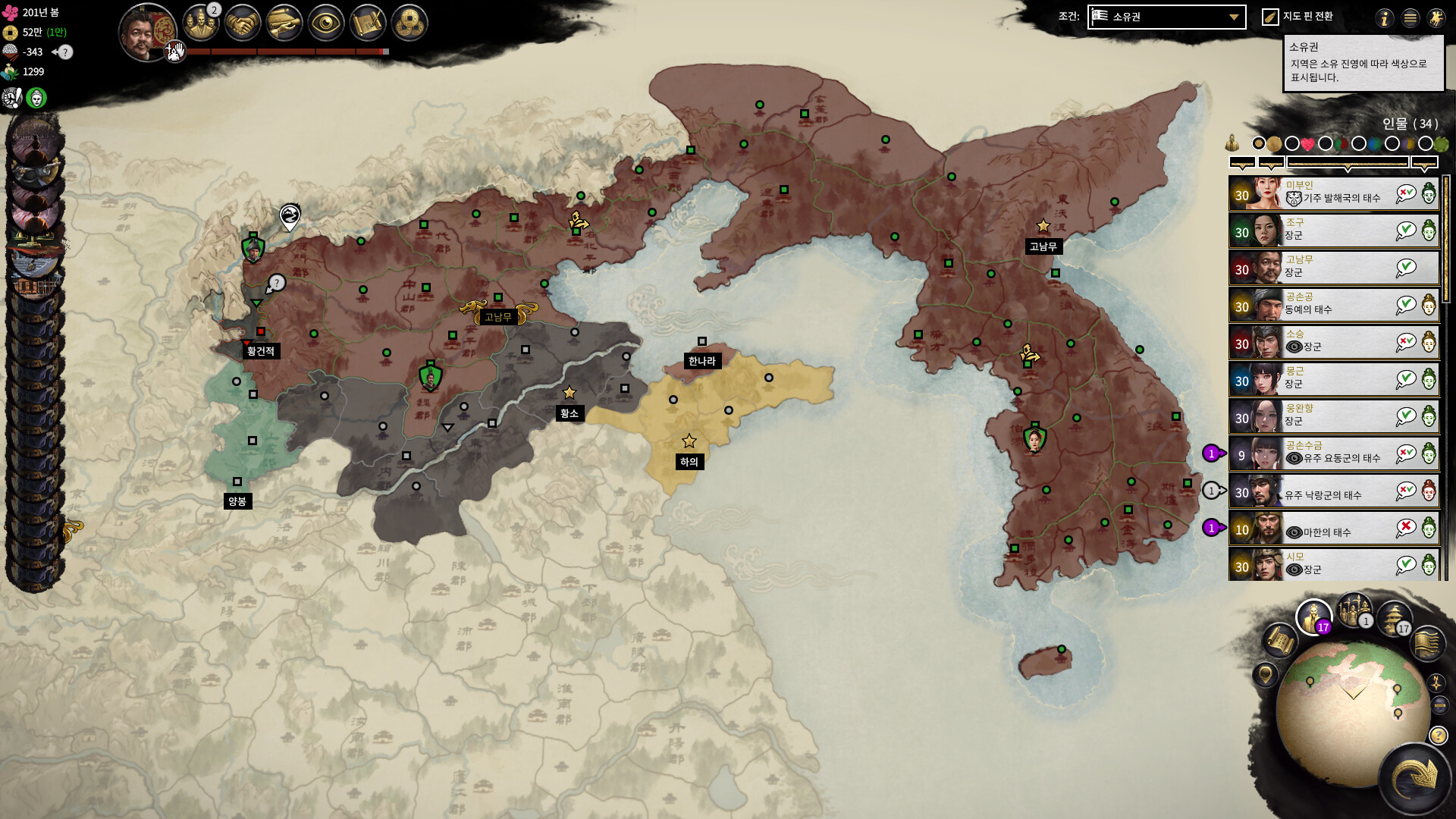Open the game menu with three lines icon
The width and height of the screenshot is (1456, 819).
(1410, 18)
